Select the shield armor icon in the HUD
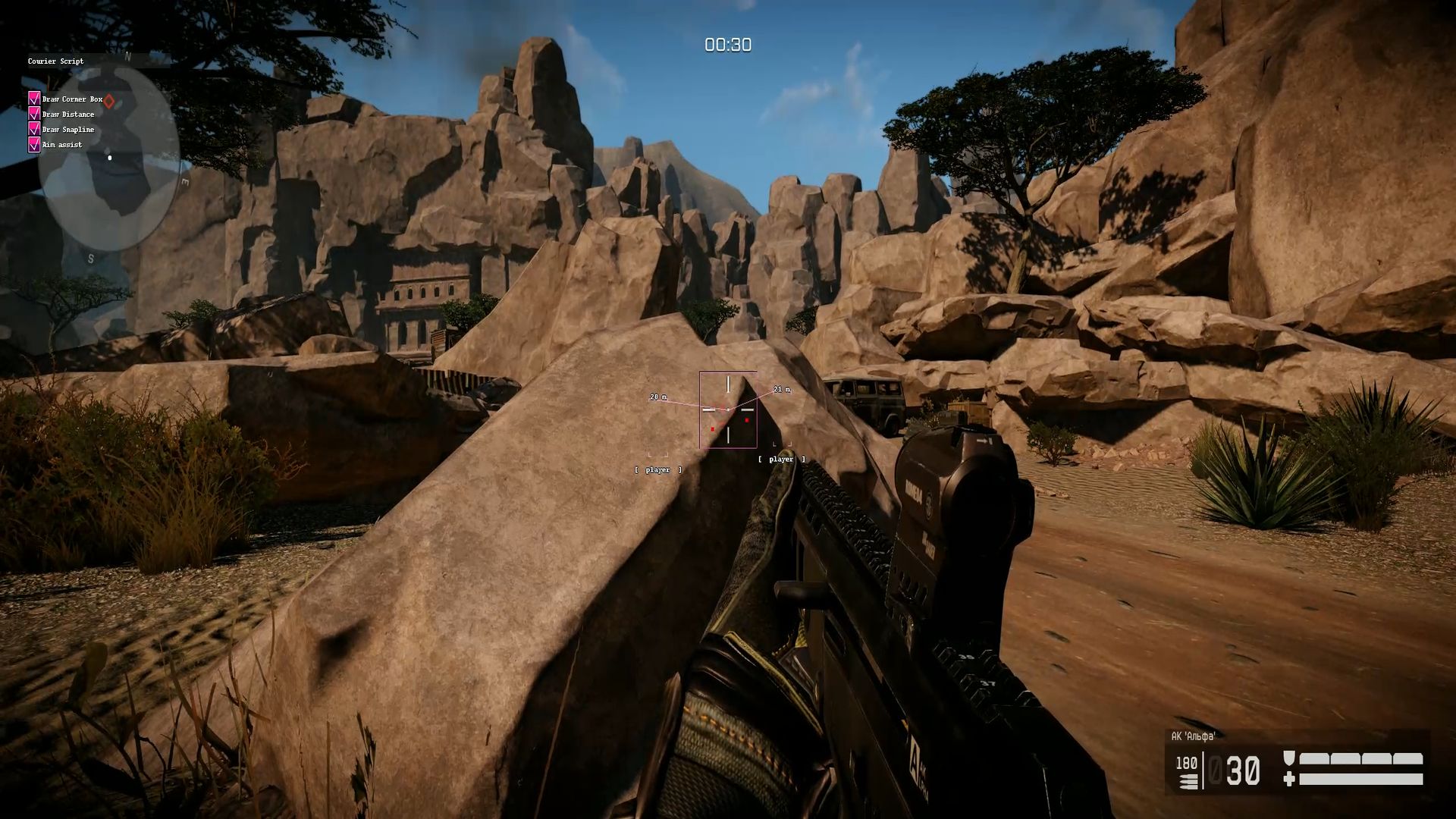 pos(1288,758)
